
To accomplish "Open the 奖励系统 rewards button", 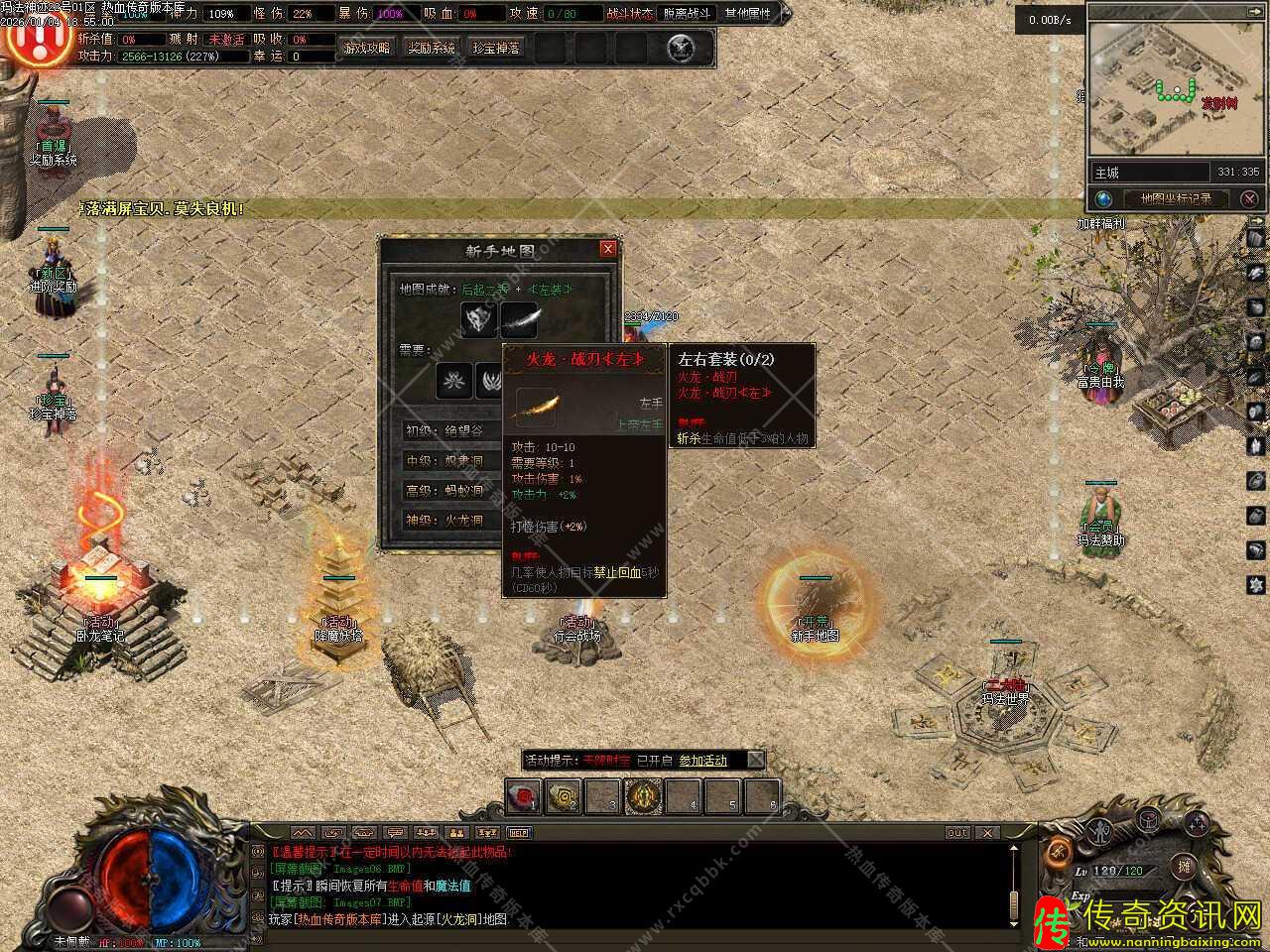I will [x=432, y=48].
